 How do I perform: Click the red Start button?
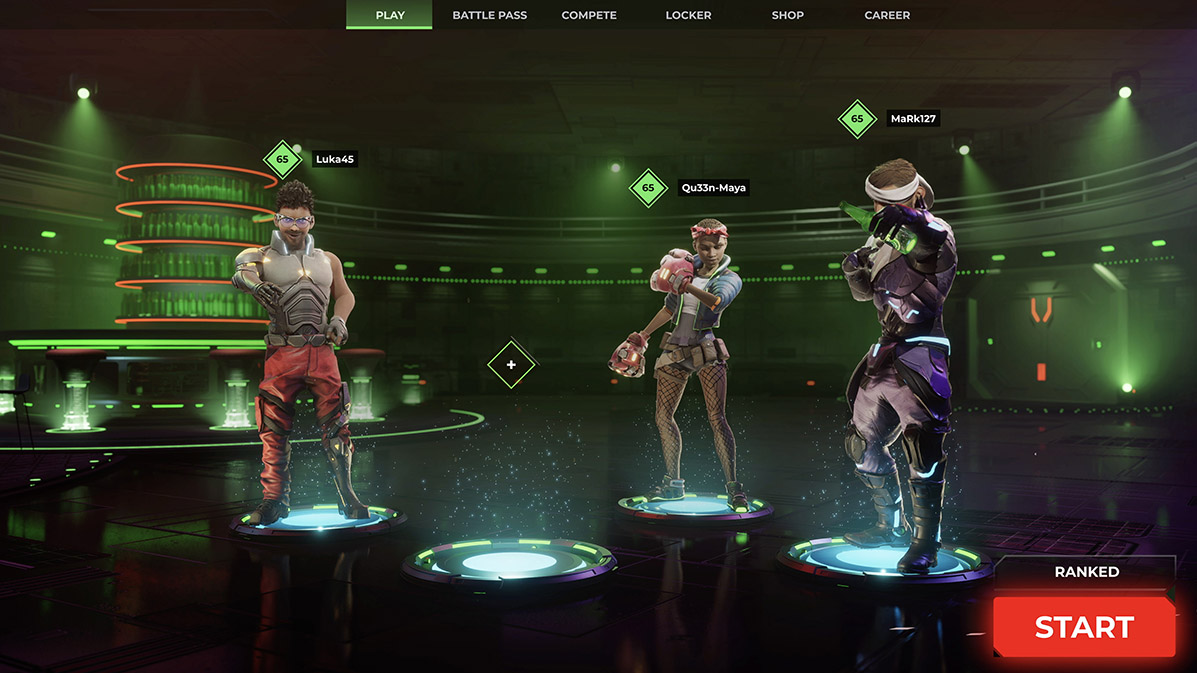click(x=1084, y=627)
